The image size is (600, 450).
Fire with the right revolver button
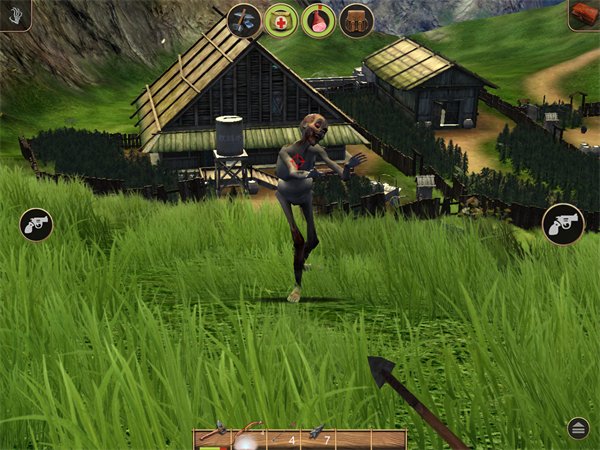click(563, 224)
